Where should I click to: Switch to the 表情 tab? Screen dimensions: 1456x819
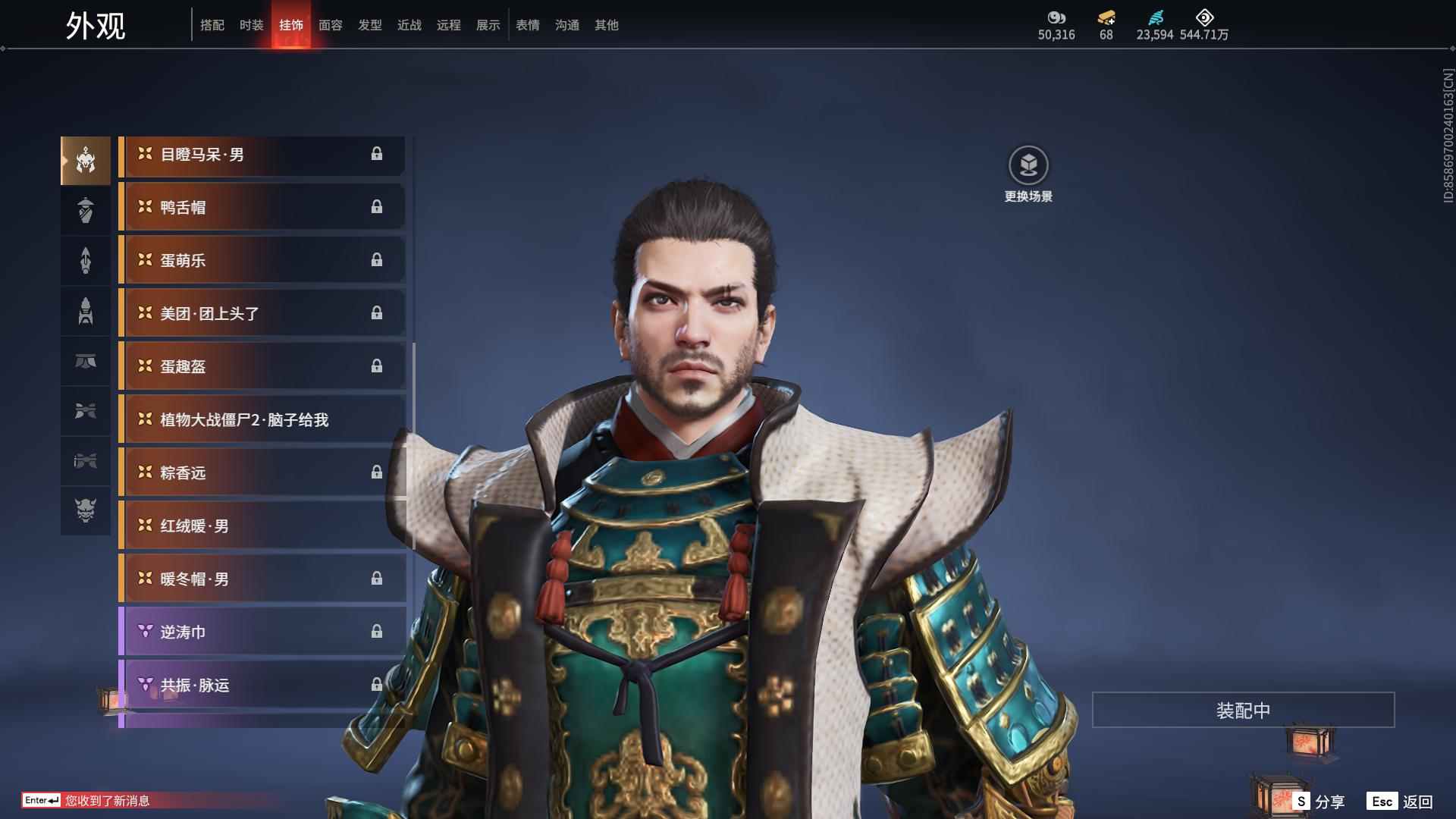pos(528,25)
